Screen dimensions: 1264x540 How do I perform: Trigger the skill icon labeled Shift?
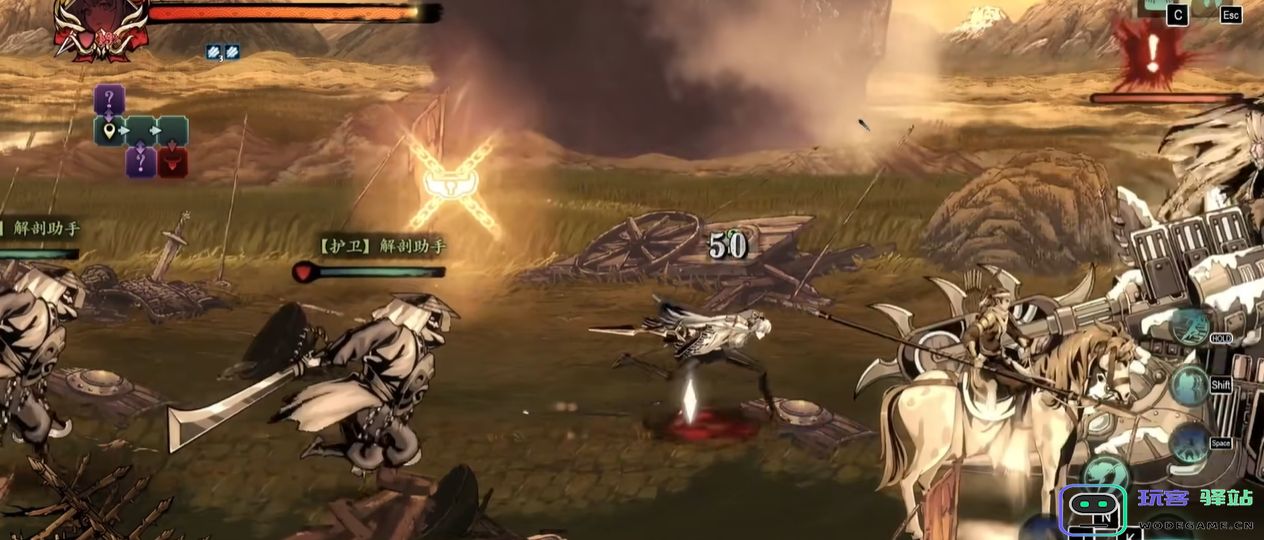(1190, 384)
